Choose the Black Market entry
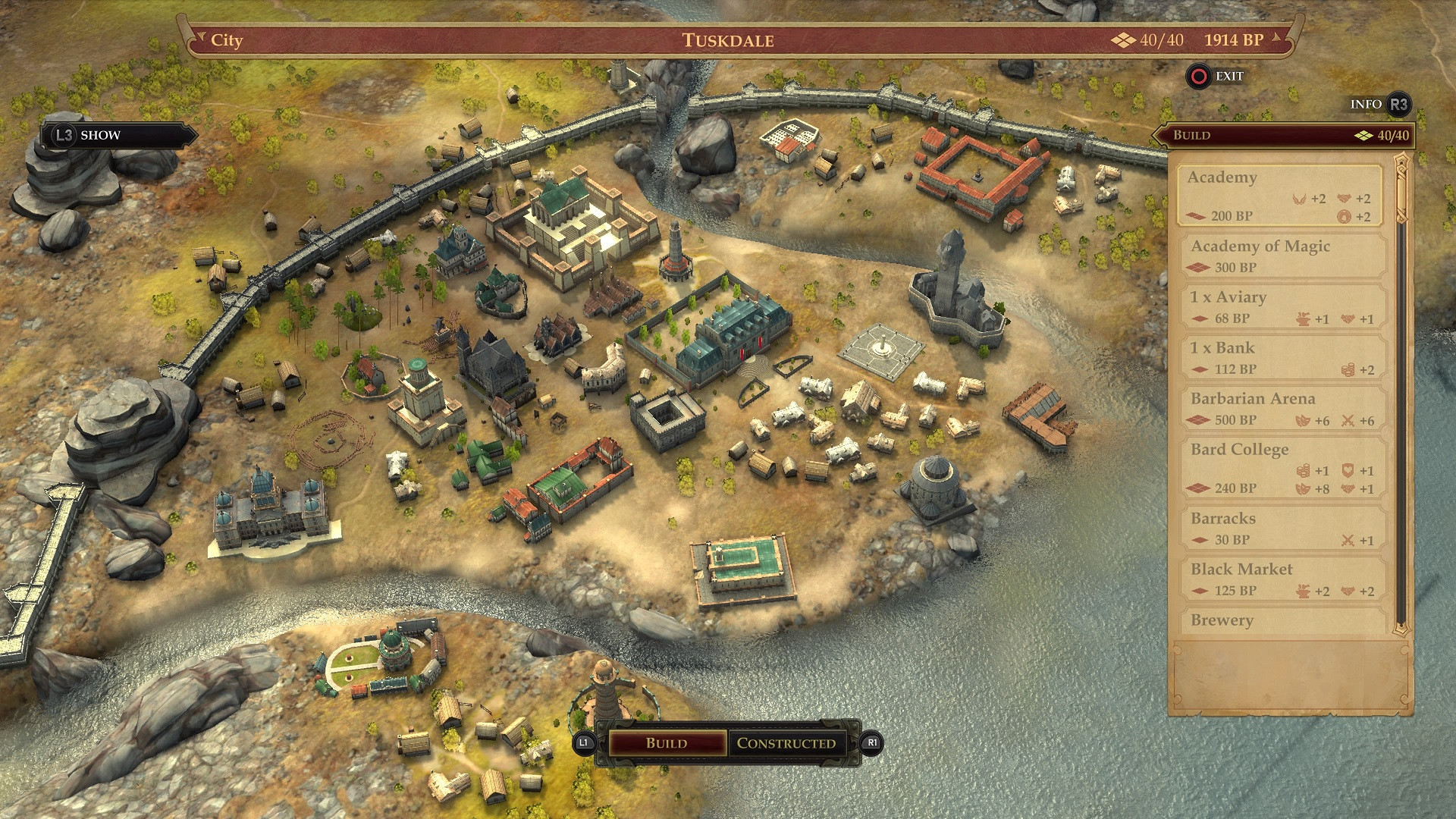1456x819 pixels. [x=1283, y=579]
